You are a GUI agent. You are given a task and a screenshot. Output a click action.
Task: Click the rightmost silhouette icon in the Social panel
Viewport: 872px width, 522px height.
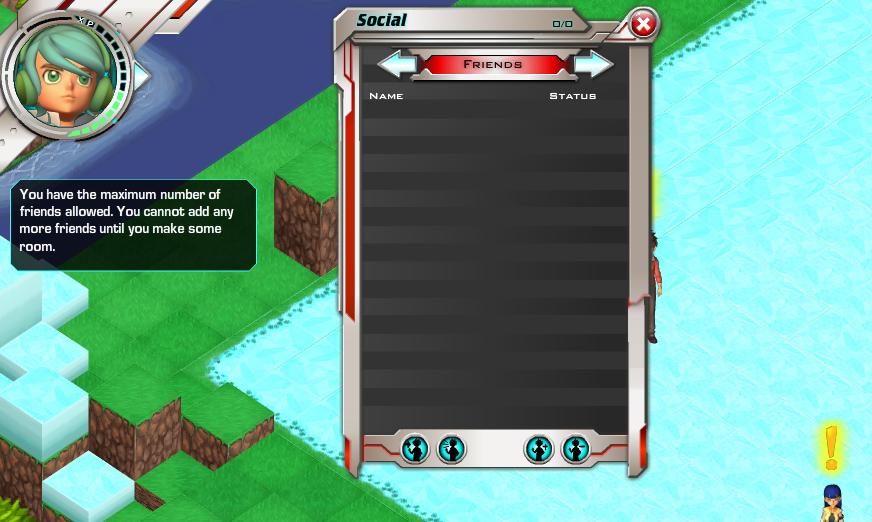576,449
